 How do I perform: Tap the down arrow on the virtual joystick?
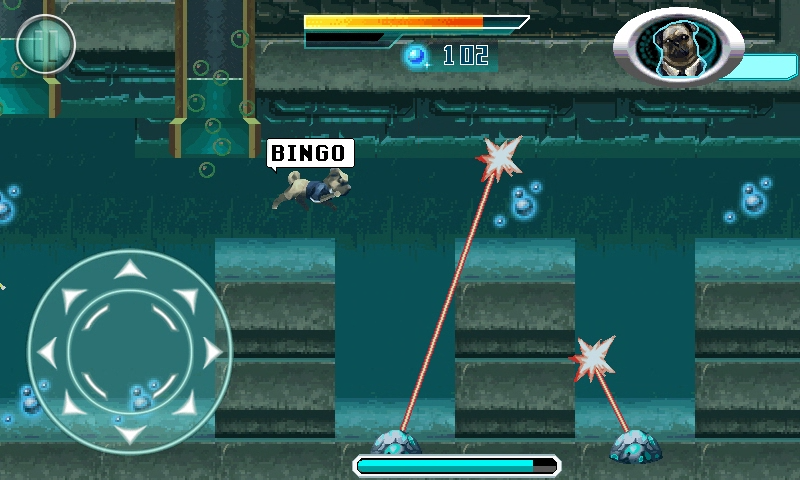click(128, 433)
